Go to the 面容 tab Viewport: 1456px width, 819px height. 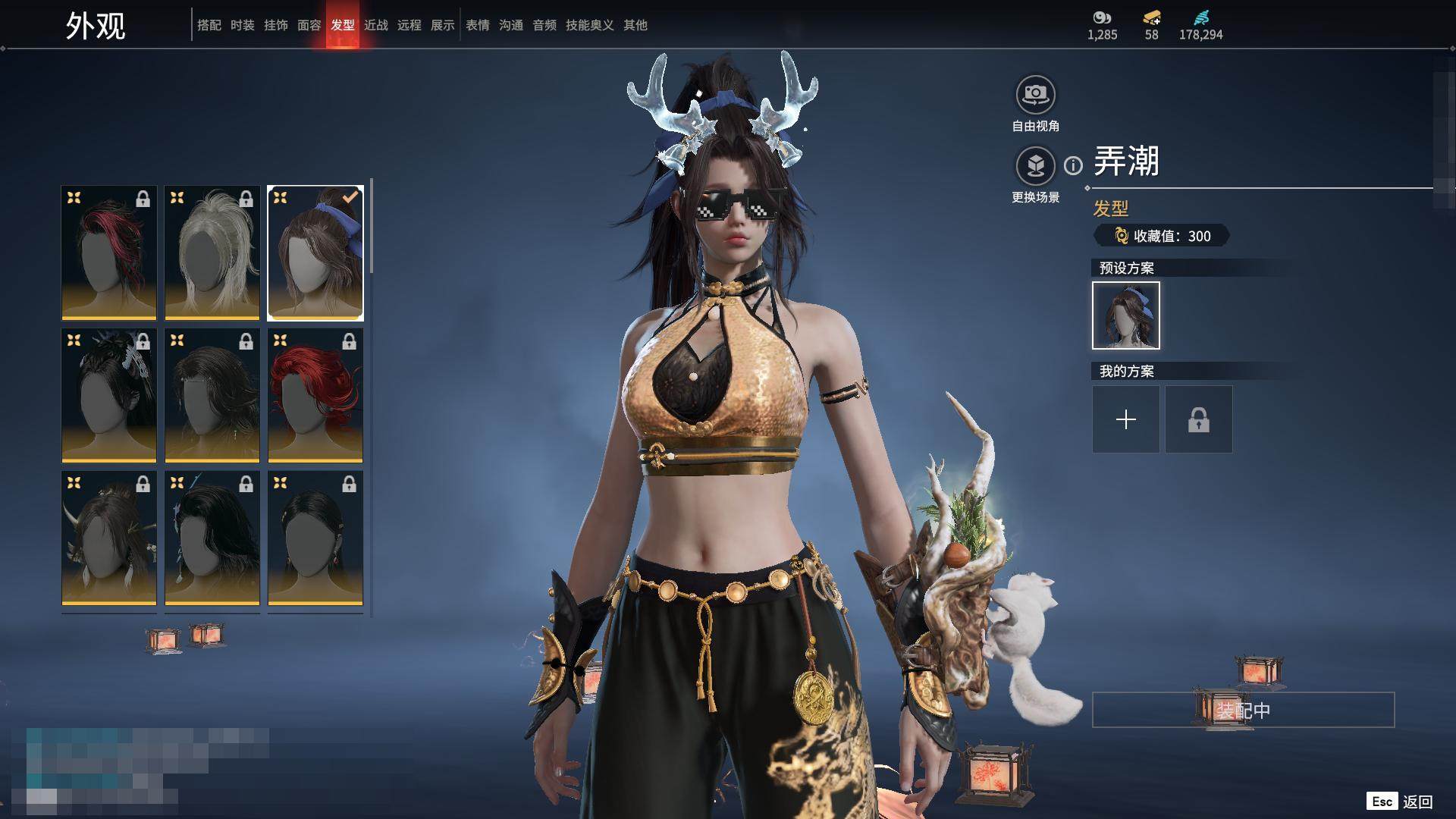[x=309, y=25]
